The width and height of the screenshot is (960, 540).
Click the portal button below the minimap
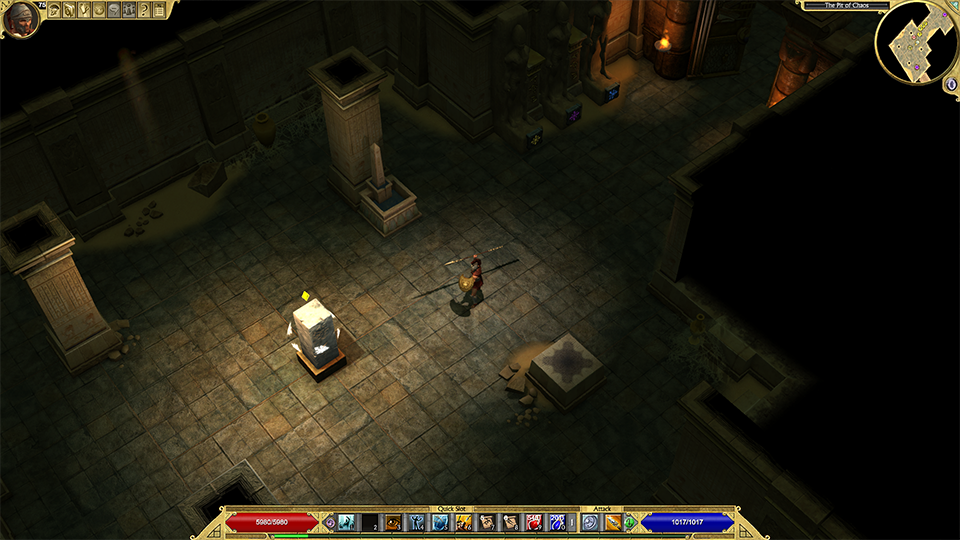point(950,84)
